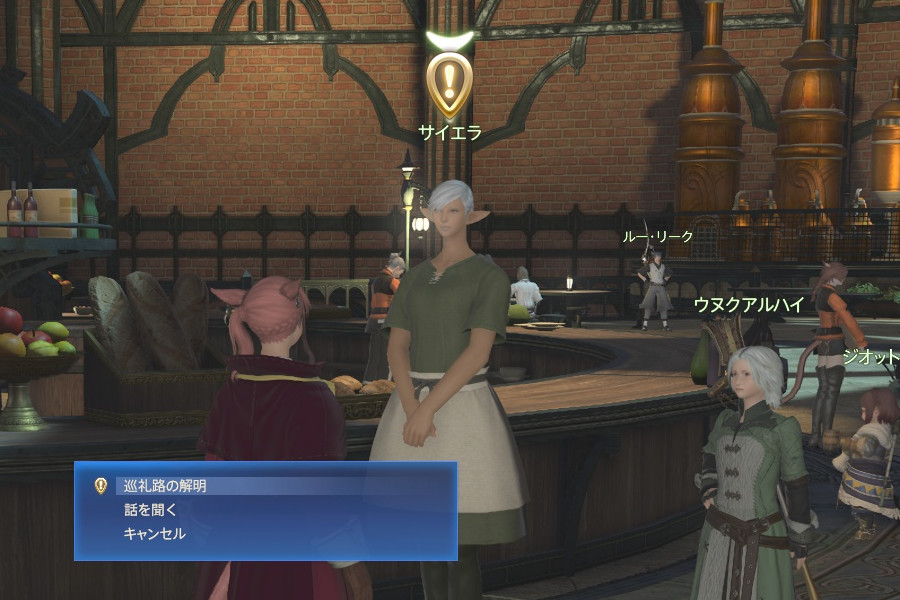
Task: Click キャンセル to close the menu
Action: tap(154, 534)
